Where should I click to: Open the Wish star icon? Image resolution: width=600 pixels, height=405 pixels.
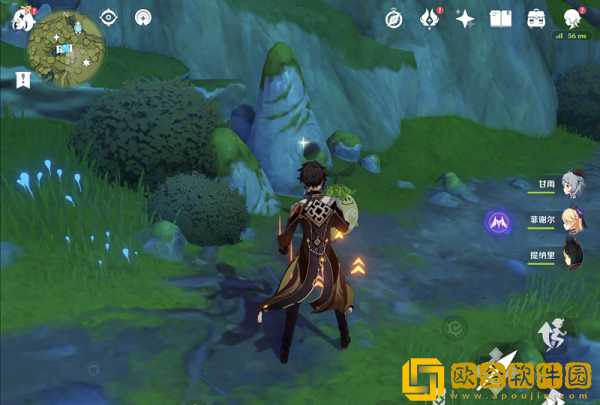pos(465,18)
